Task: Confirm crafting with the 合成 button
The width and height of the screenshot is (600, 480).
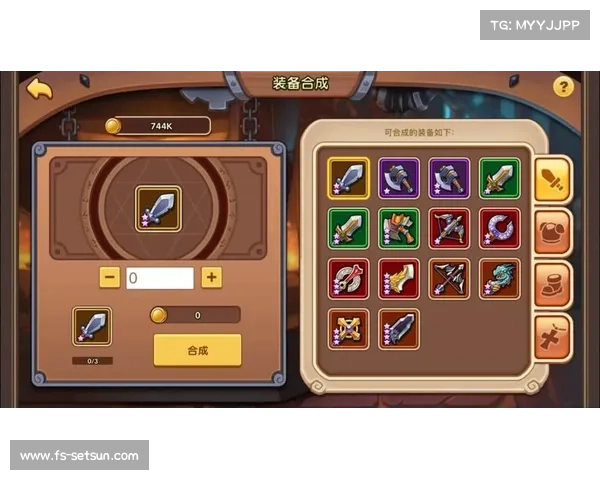Action: tap(197, 350)
